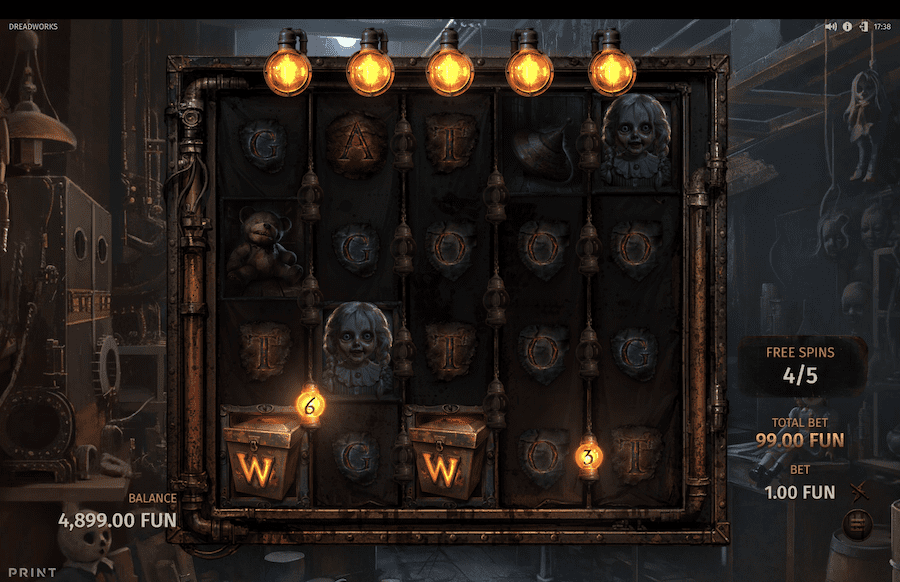Open the round hamburger menu button
The width and height of the screenshot is (900, 582).
pyautogui.click(x=856, y=521)
